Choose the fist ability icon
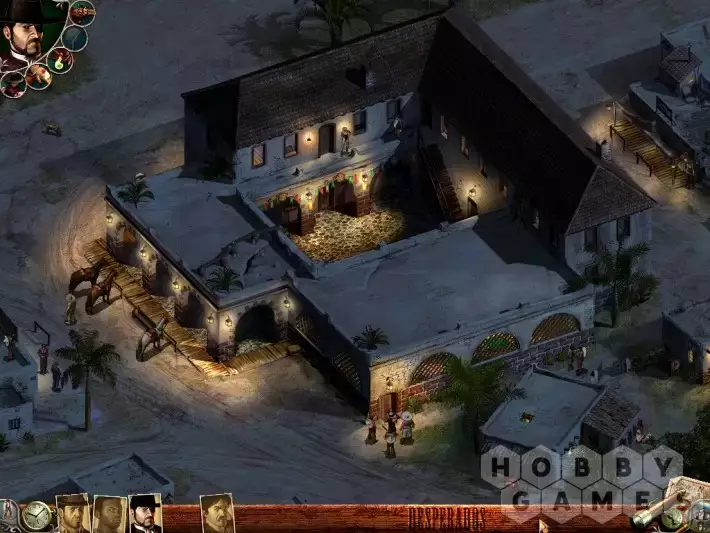710x533 pixels. (39, 76)
